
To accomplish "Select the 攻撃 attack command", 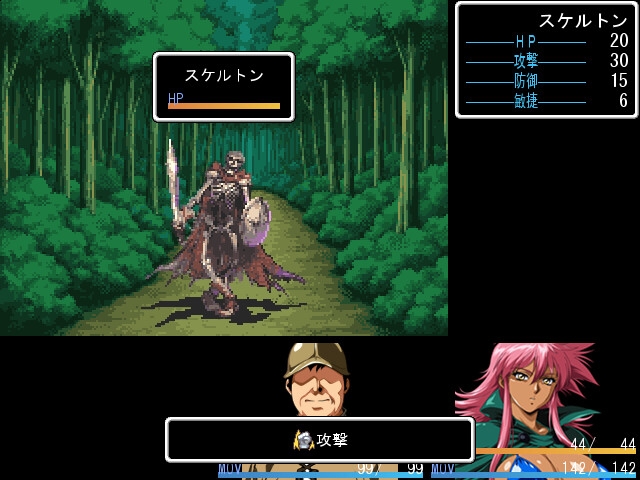I will click(320, 440).
